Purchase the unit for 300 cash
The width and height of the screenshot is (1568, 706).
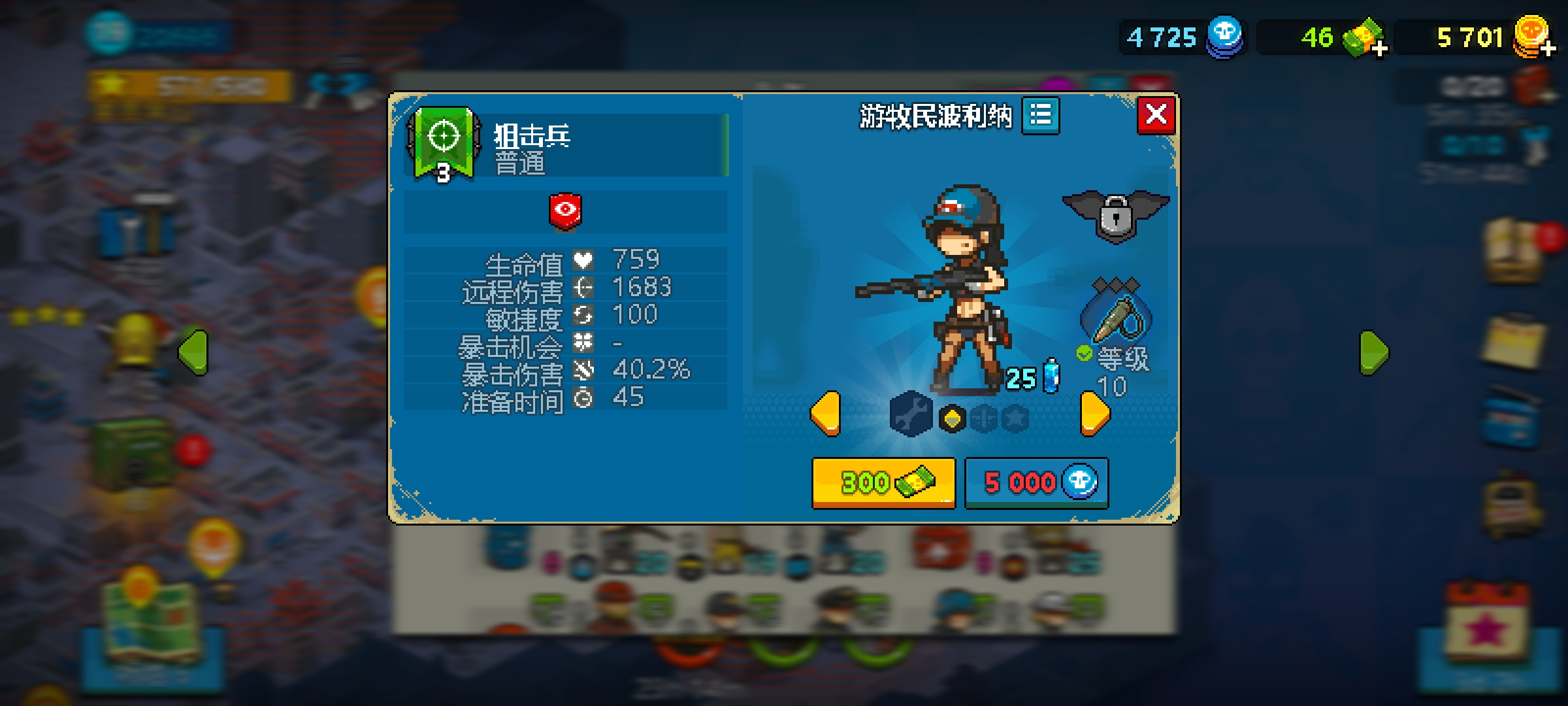pyautogui.click(x=883, y=482)
